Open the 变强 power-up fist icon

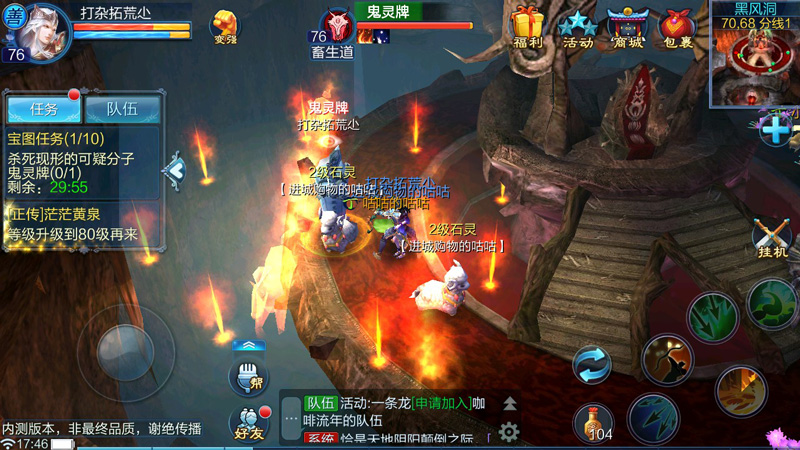tap(226, 28)
